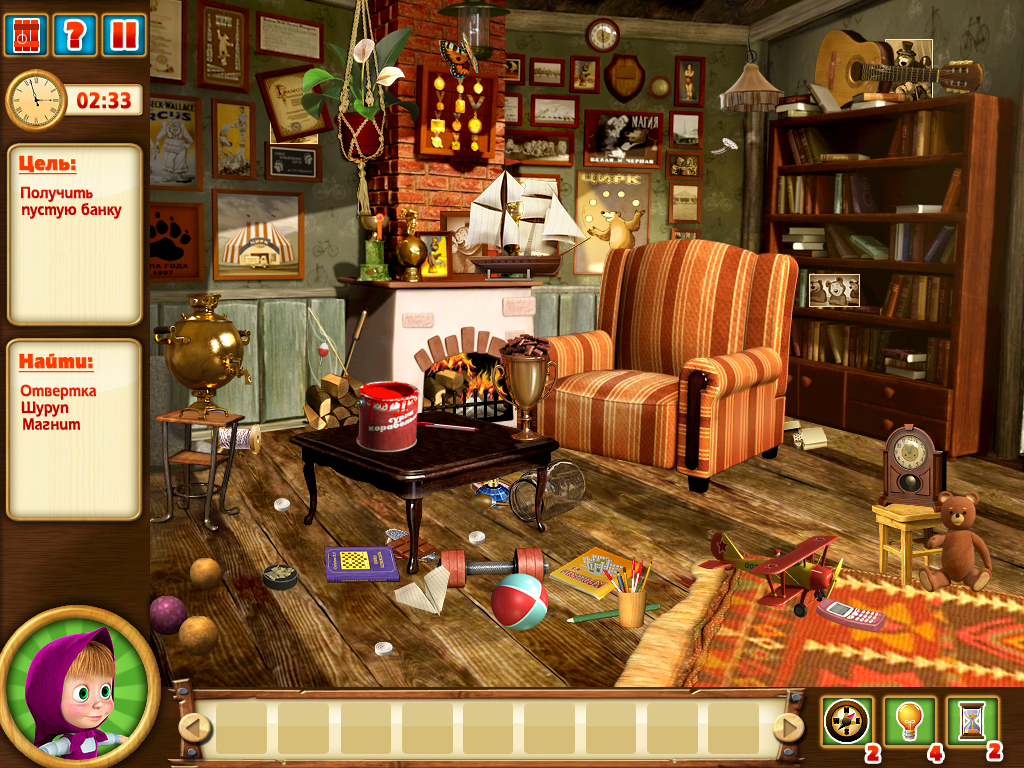Screen dimensions: 1024x768
Task: Open the Цель objective panel
Action: (x=74, y=234)
